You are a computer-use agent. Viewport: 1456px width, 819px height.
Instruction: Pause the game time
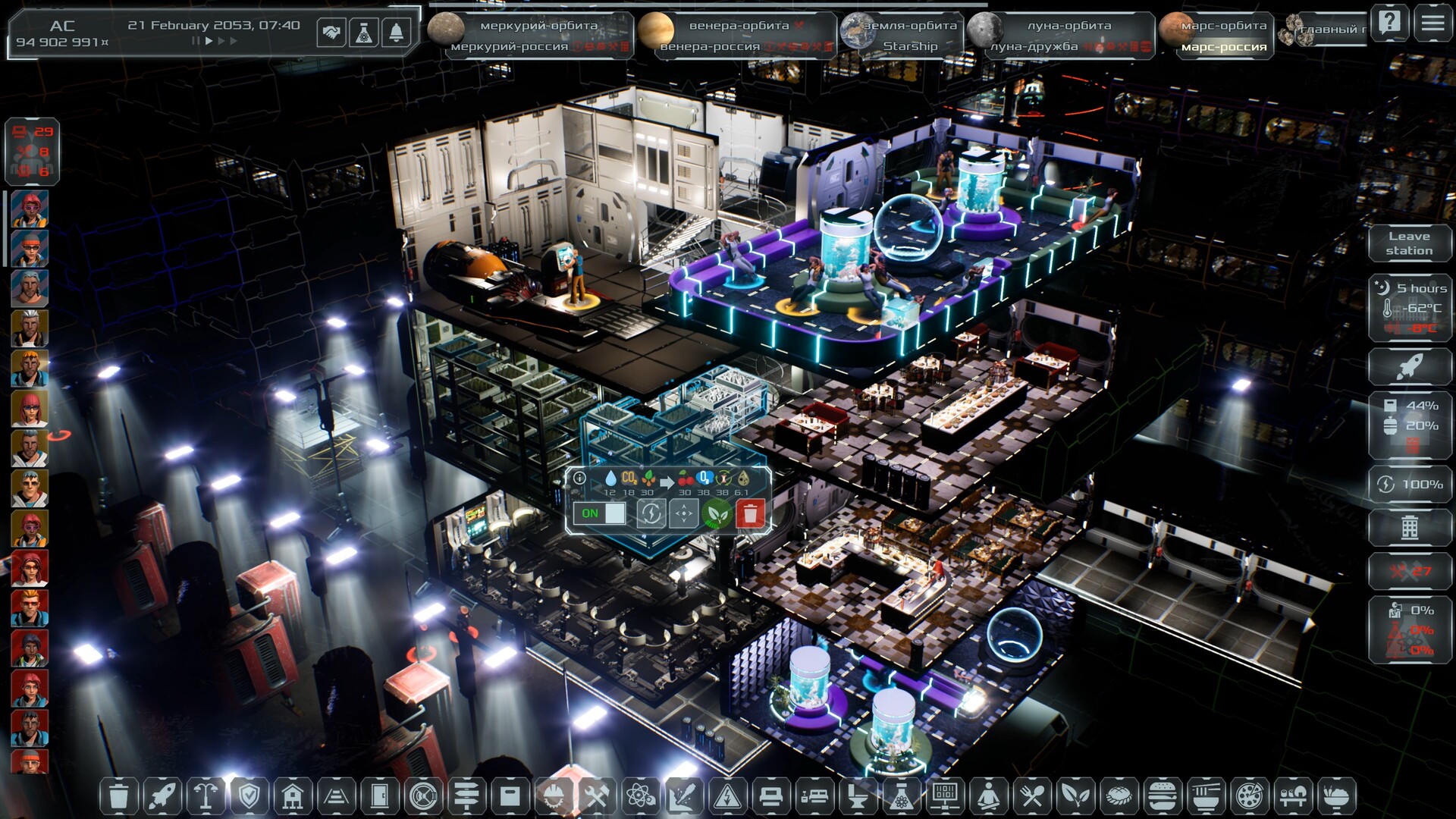[196, 41]
